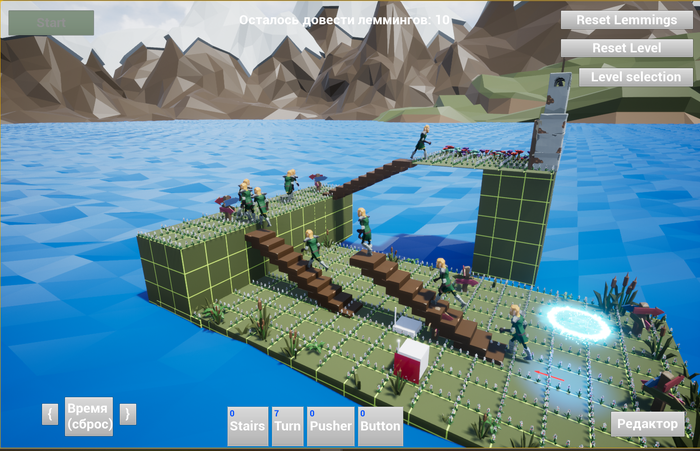Select the Stairs tool
The height and width of the screenshot is (451, 700).
click(x=248, y=426)
